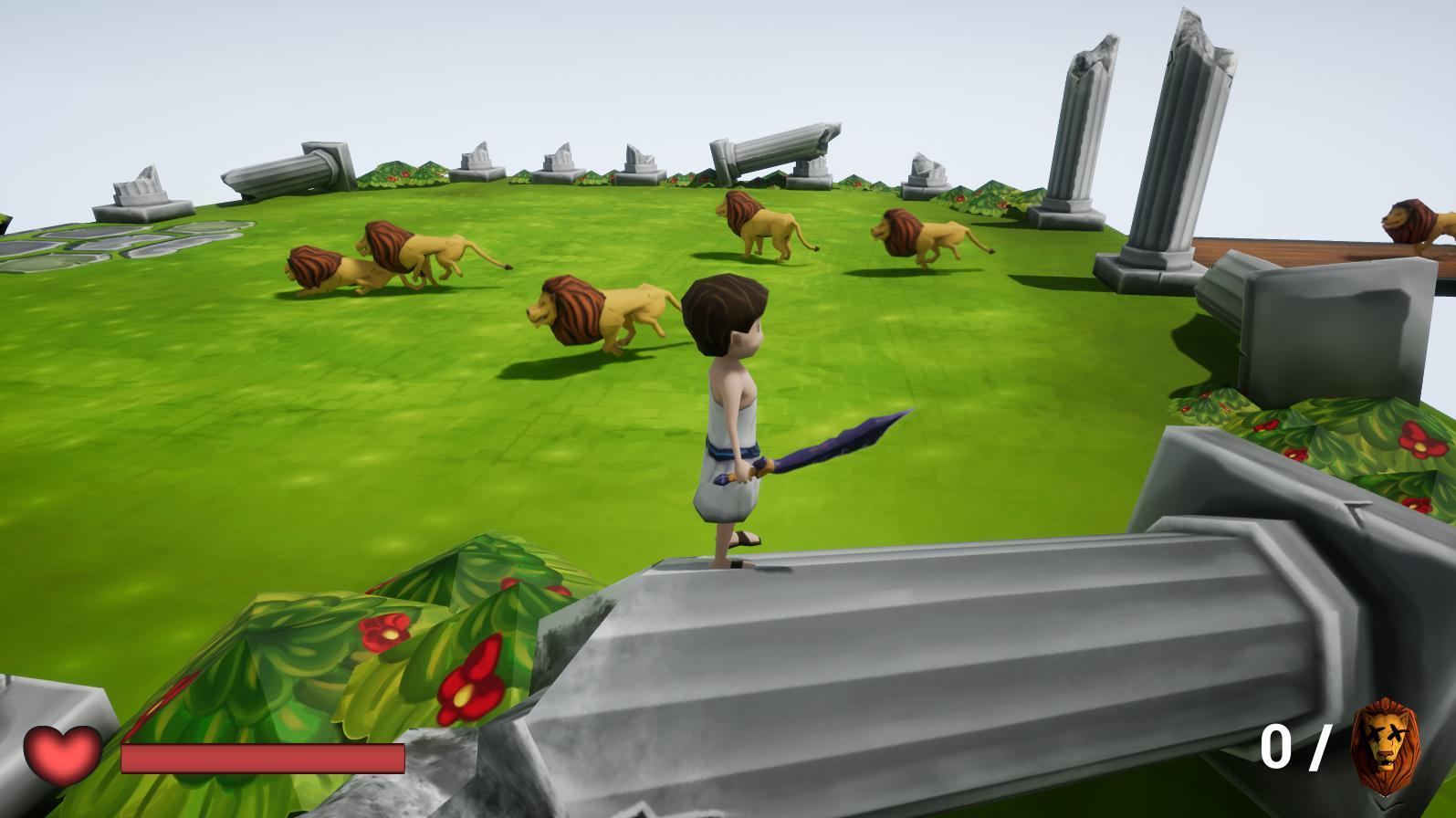Click the lion near the right-side columns

(922, 237)
